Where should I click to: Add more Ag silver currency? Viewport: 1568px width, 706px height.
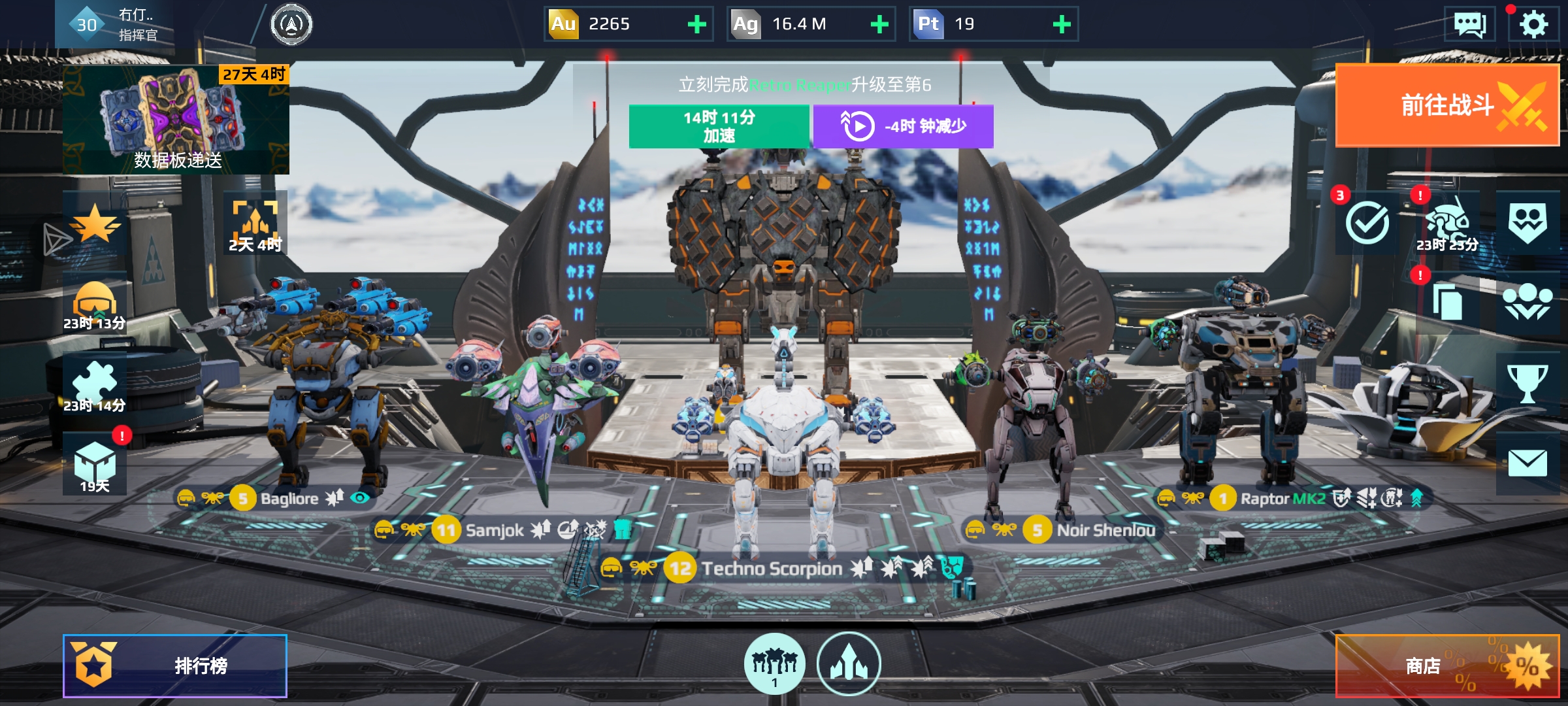(x=879, y=25)
